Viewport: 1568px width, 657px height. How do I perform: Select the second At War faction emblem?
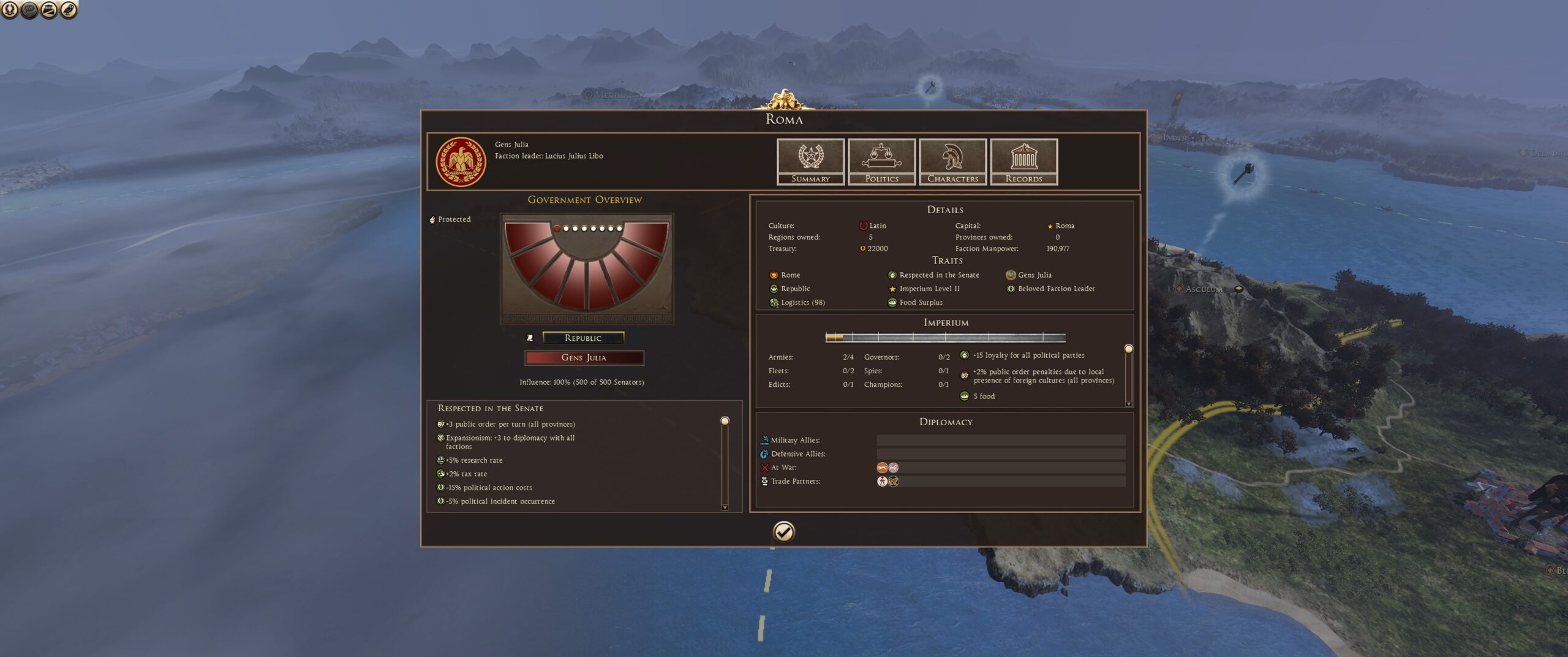click(x=894, y=468)
